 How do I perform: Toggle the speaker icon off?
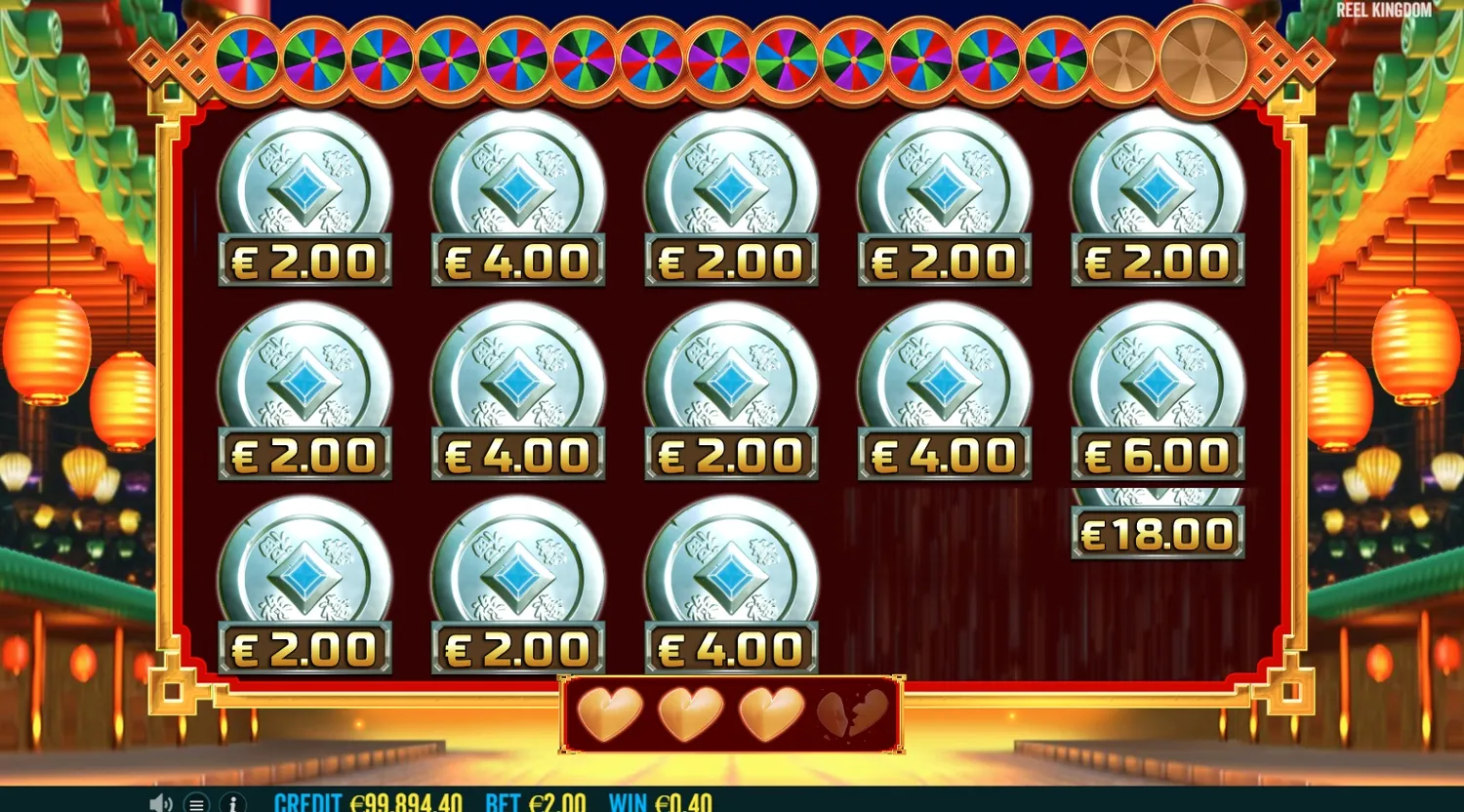point(160,804)
